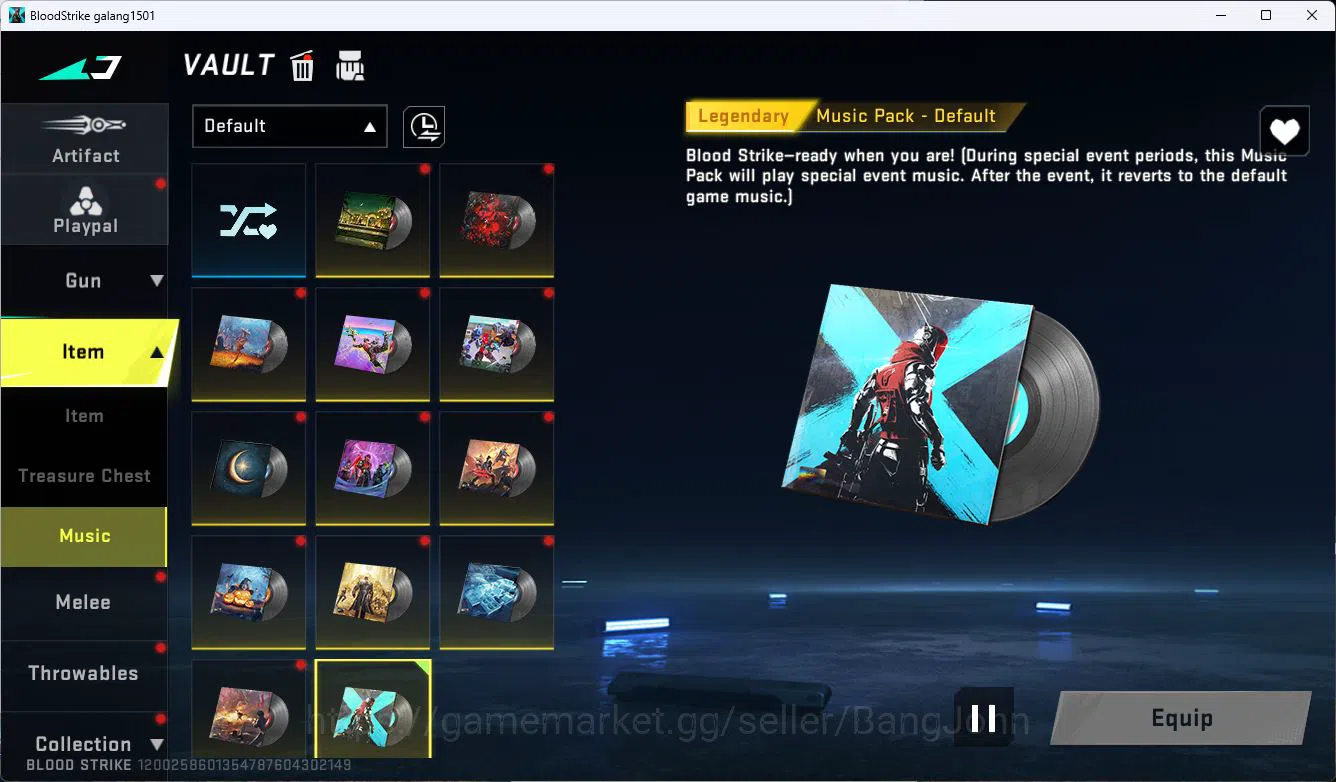Click the crescent moon music pack disc

click(248, 468)
